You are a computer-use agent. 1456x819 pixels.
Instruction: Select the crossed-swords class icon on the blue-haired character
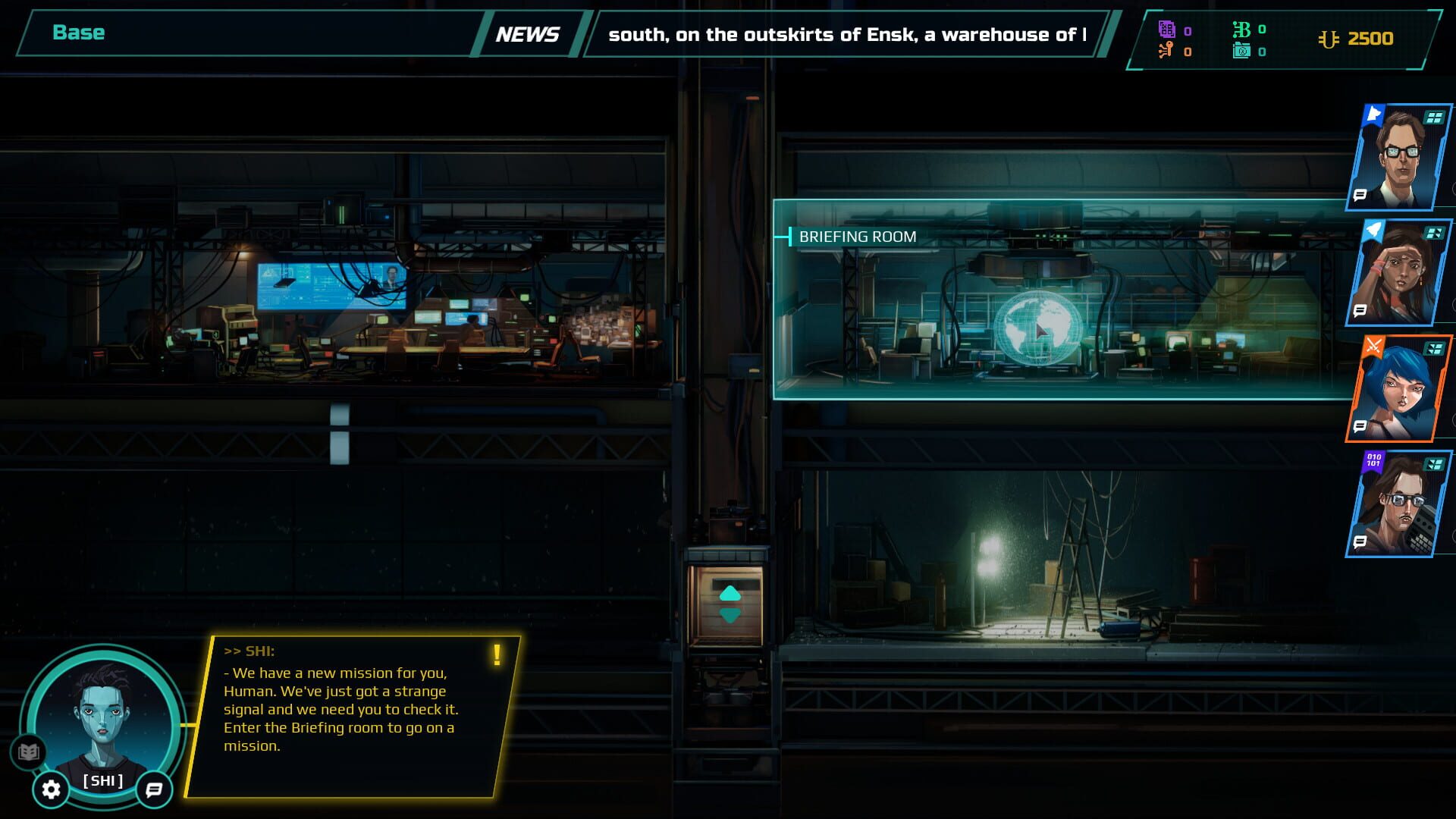1373,343
